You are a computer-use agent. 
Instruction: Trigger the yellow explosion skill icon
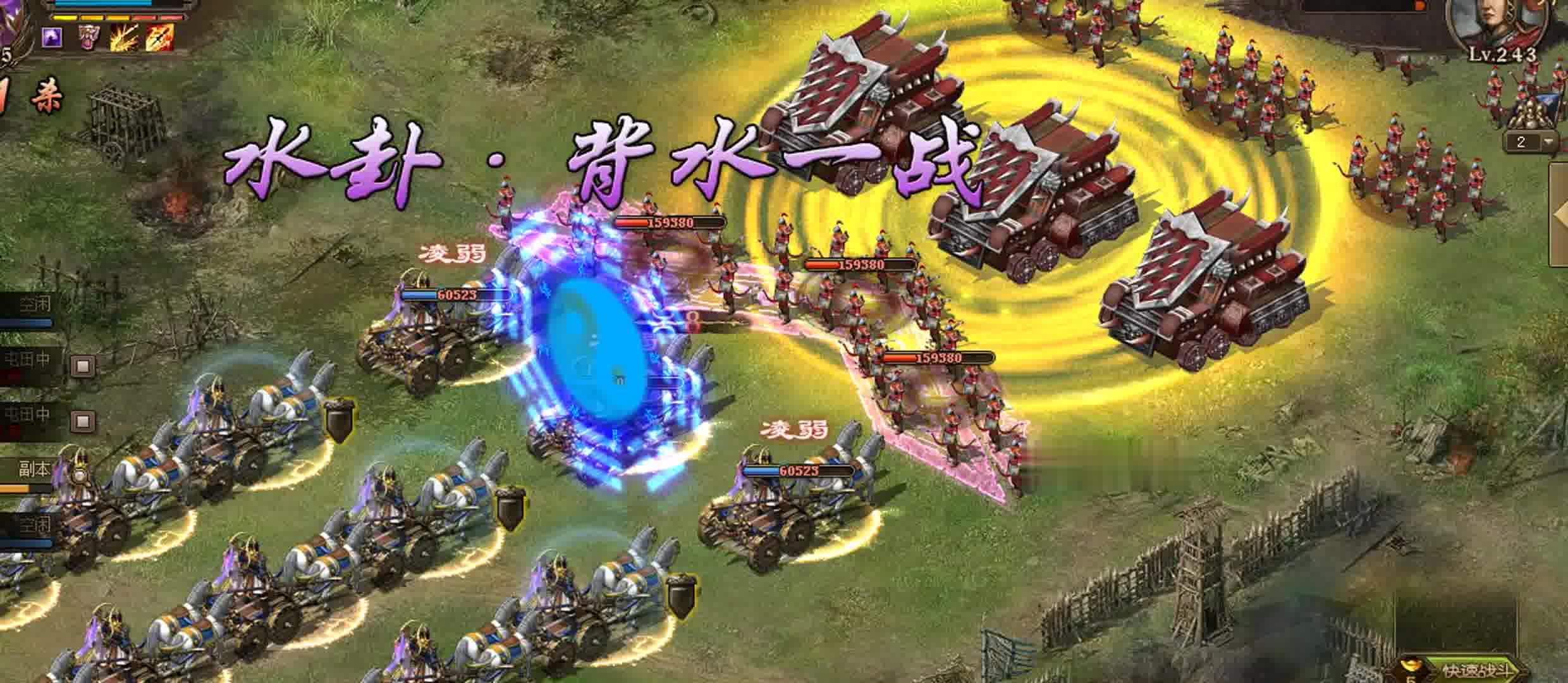[124, 37]
